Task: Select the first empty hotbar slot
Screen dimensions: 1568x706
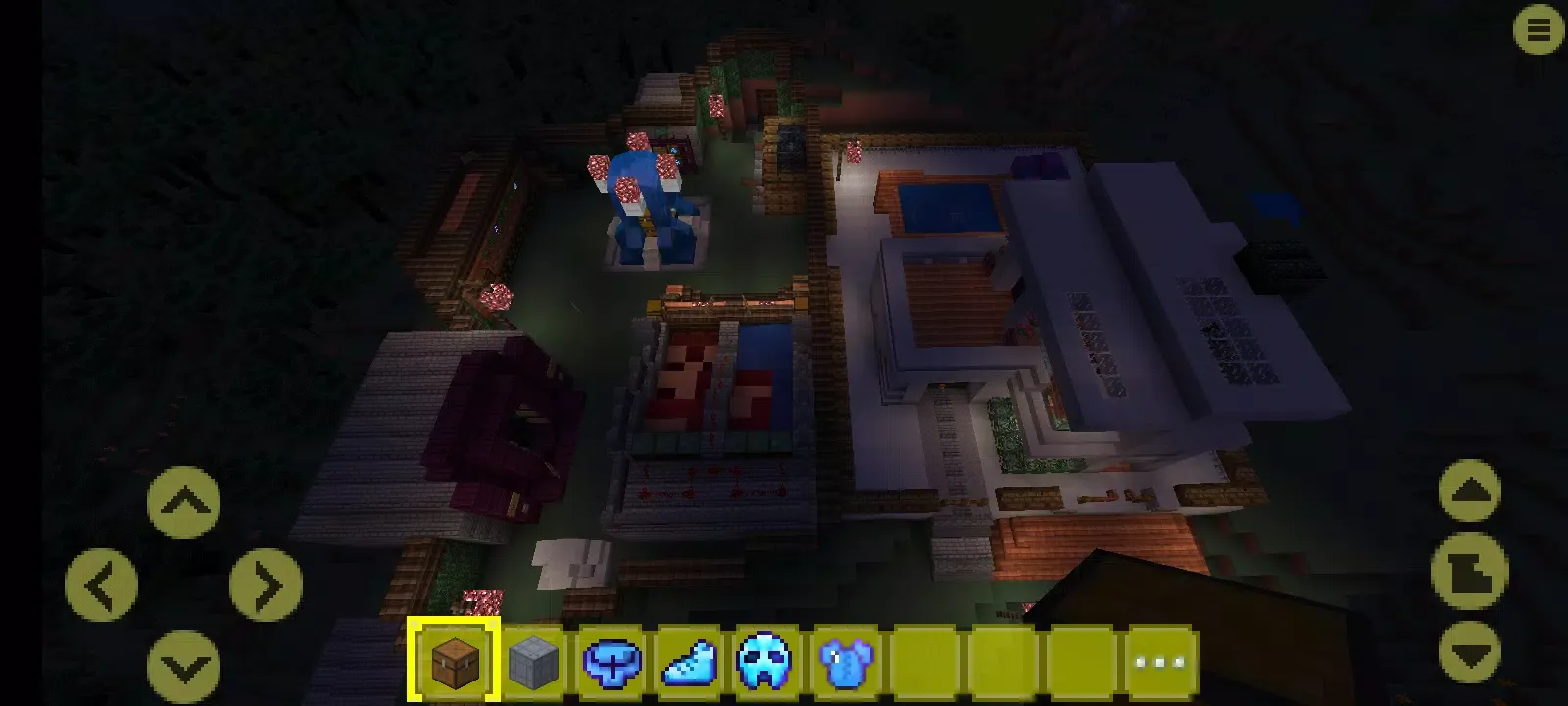Action: point(927,657)
